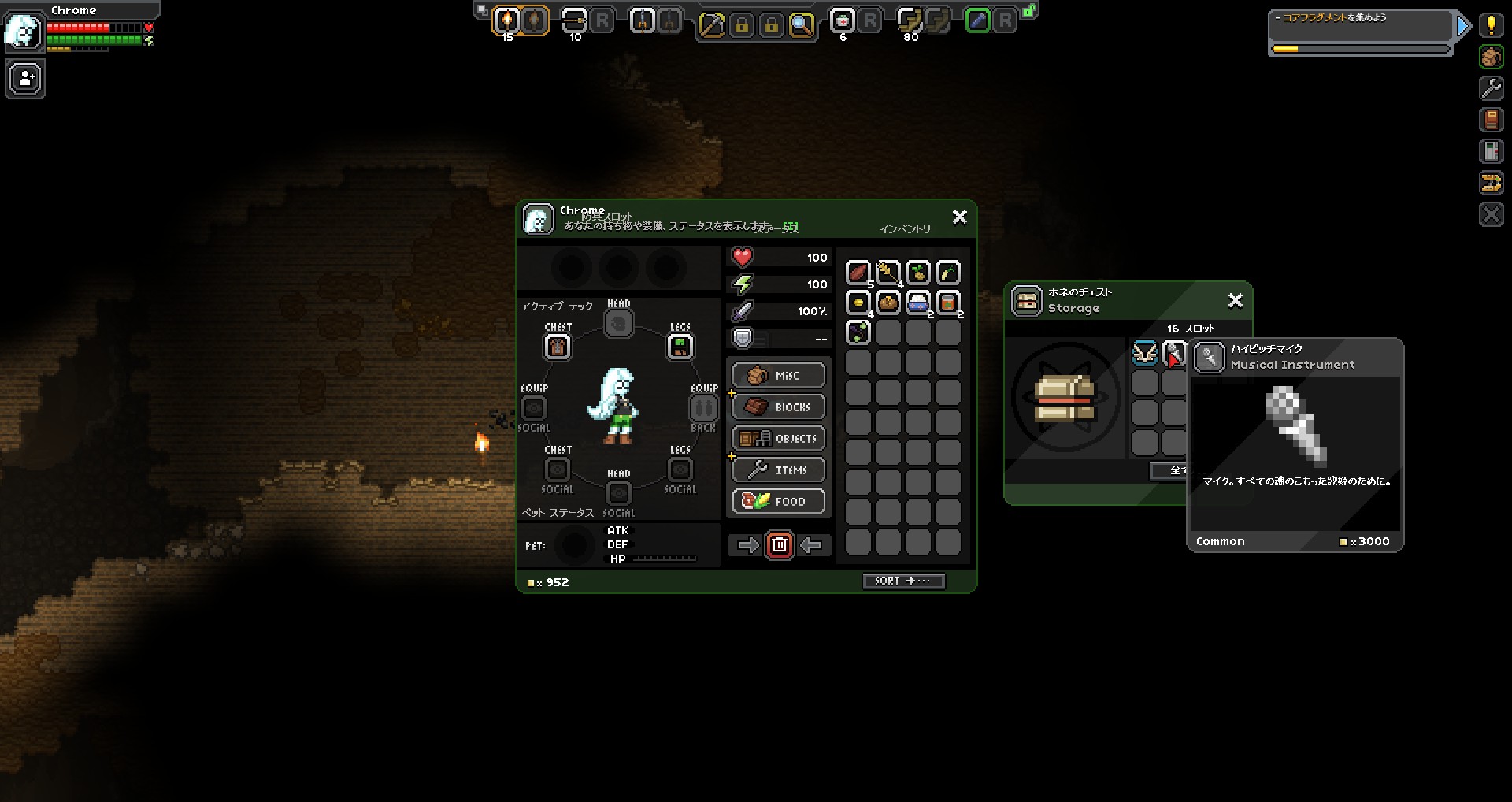The image size is (1512, 802).
Task: Select the rice bowl inventory slot
Action: 917,303
